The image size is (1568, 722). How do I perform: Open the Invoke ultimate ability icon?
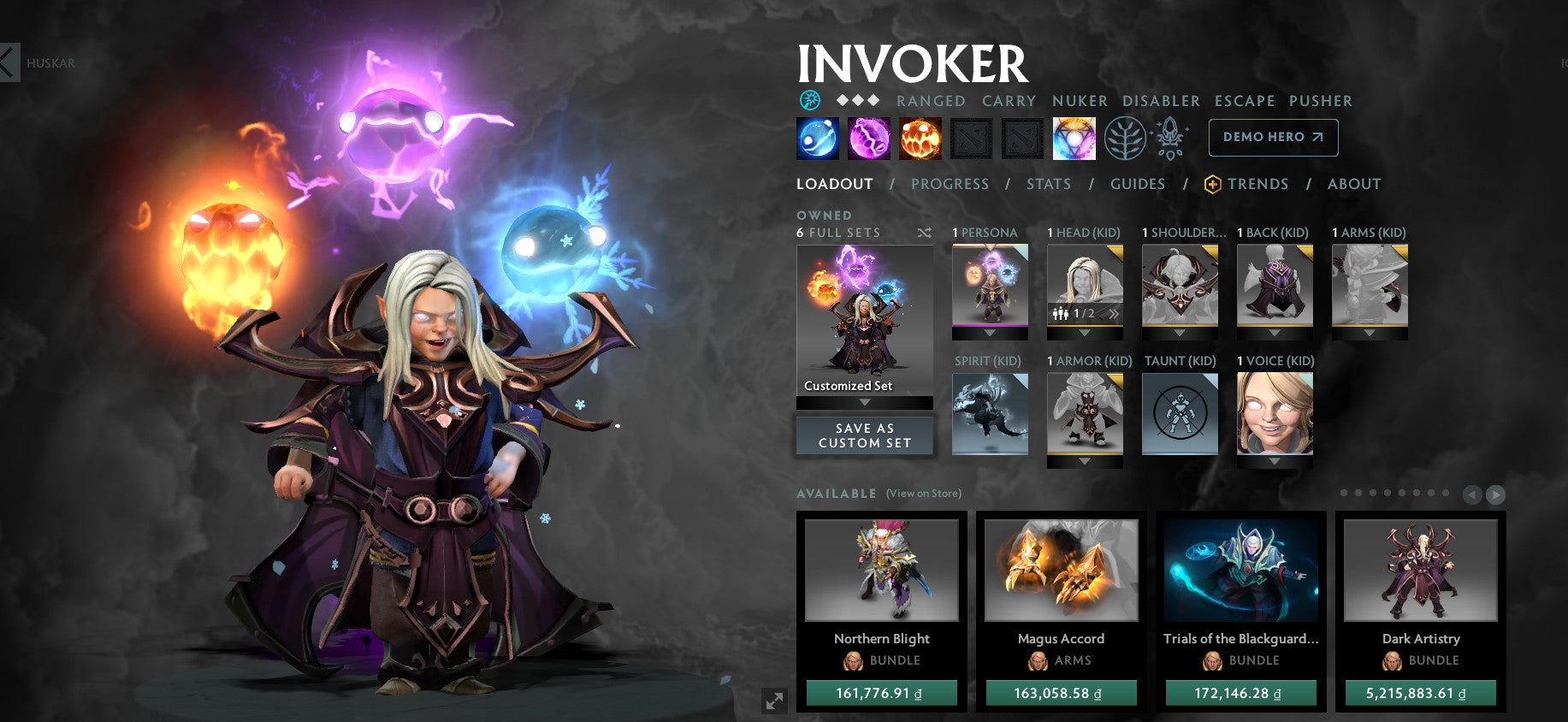pyautogui.click(x=1074, y=139)
